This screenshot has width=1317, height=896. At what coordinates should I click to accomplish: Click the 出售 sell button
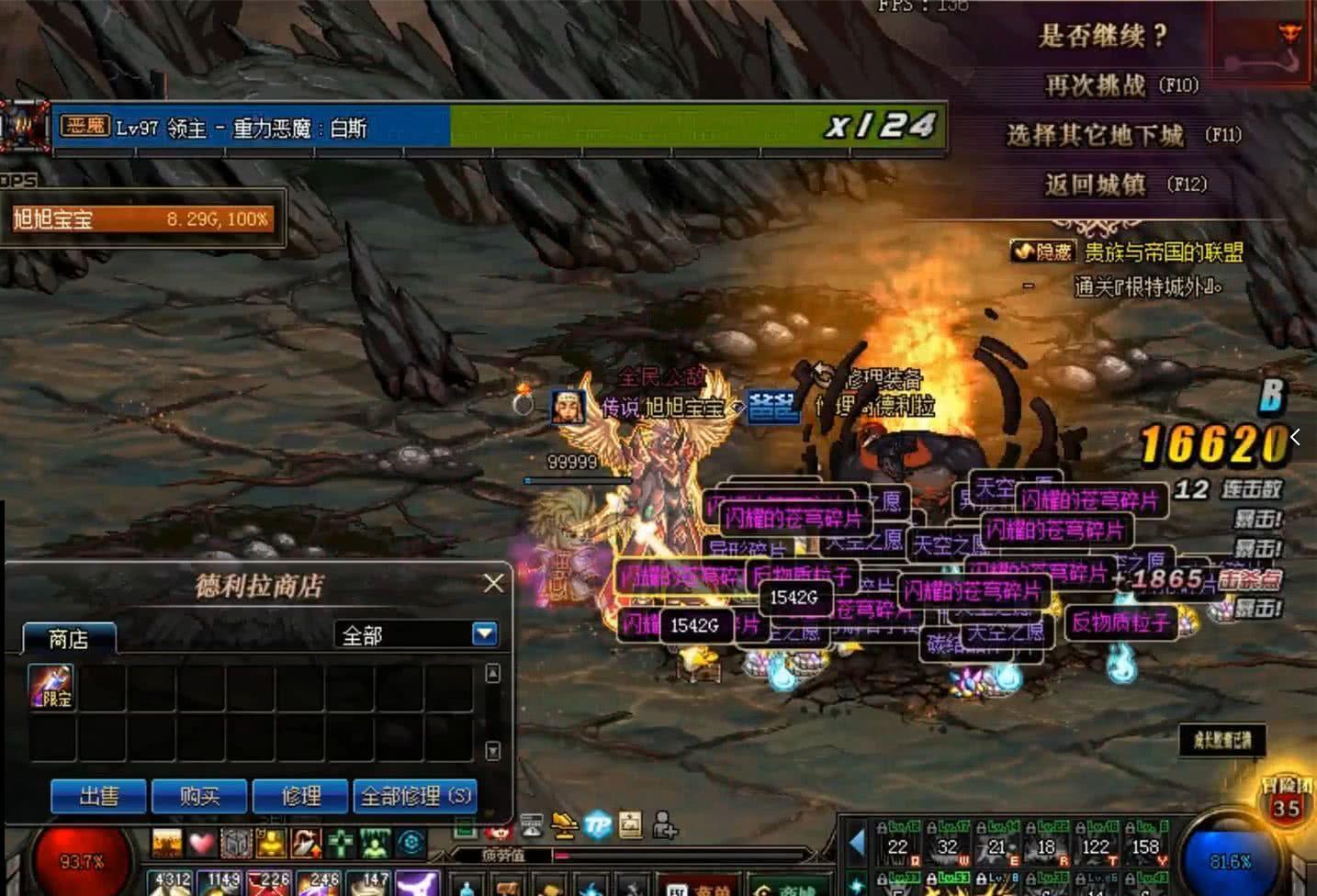pos(98,796)
